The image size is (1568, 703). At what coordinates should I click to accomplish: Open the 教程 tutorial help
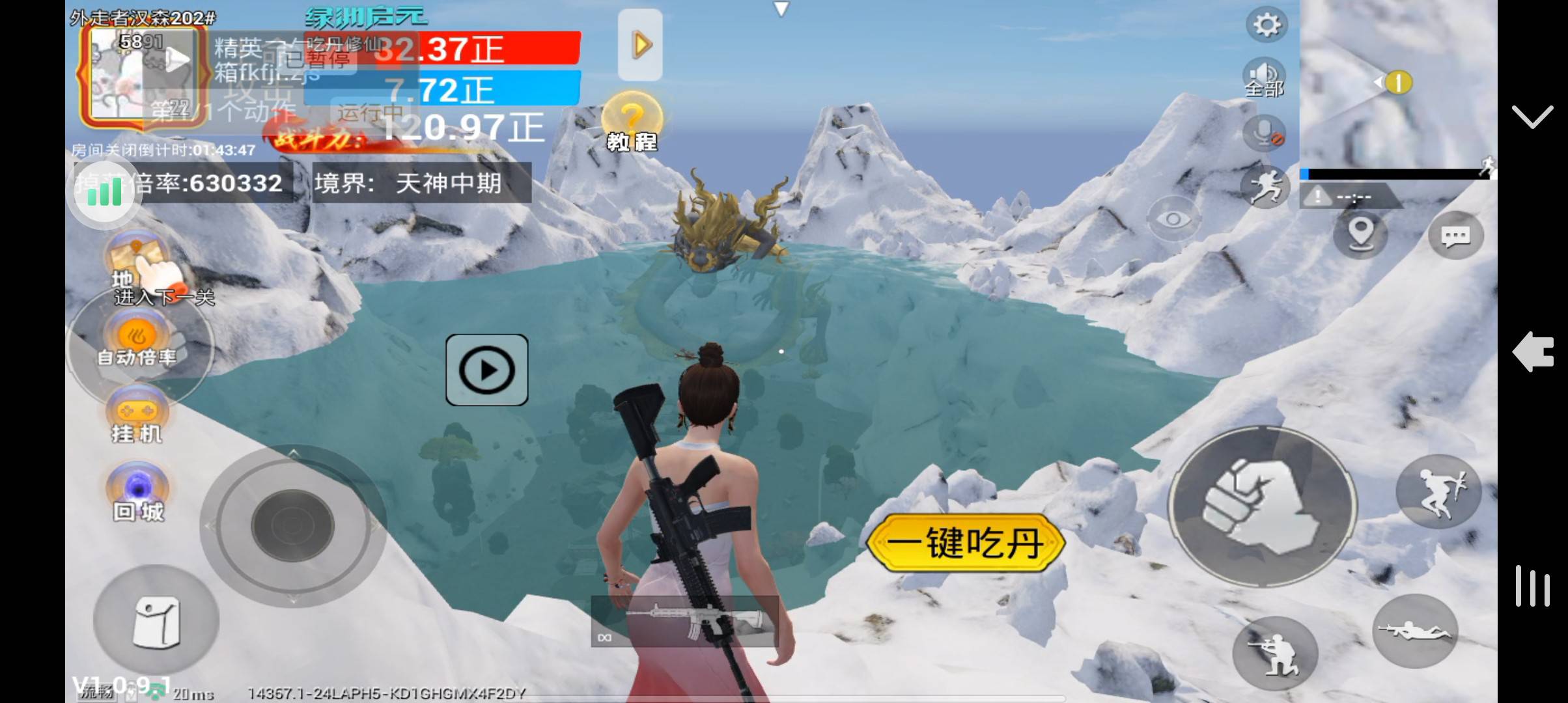pyautogui.click(x=631, y=123)
